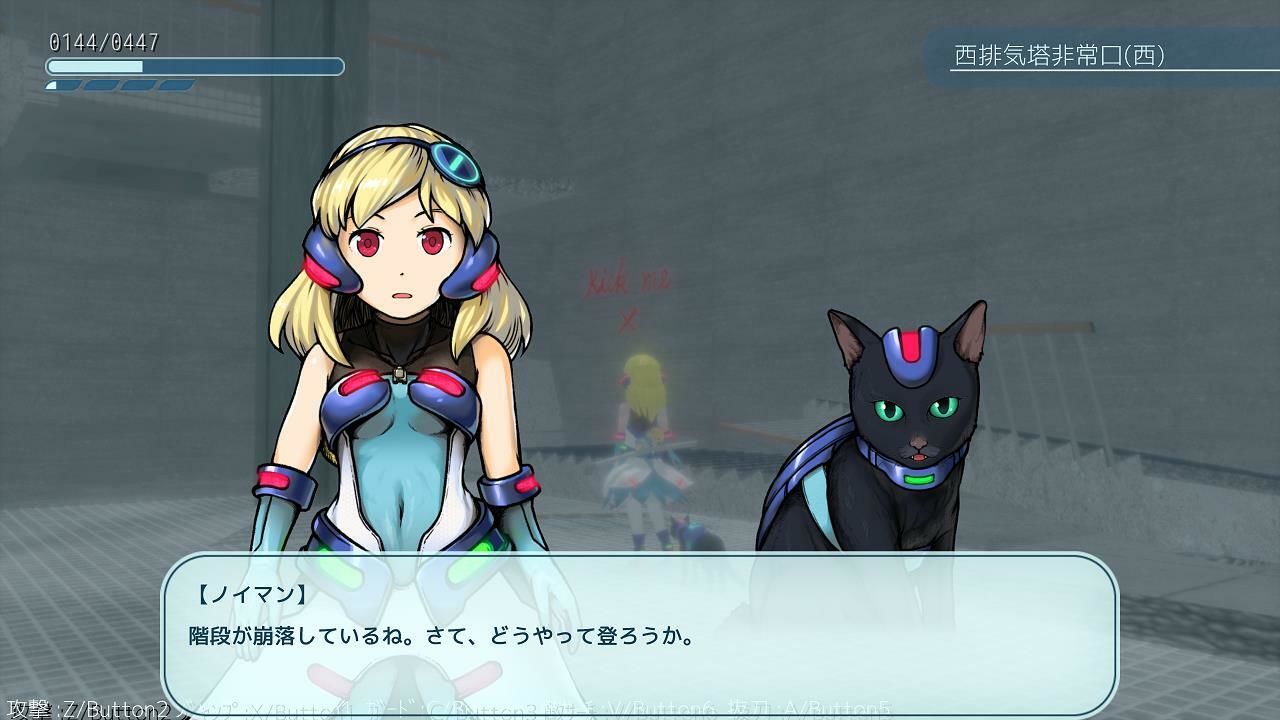Click the red 'kick me' graffiti text
Viewport: 1280px width, 720px height.
[625, 281]
